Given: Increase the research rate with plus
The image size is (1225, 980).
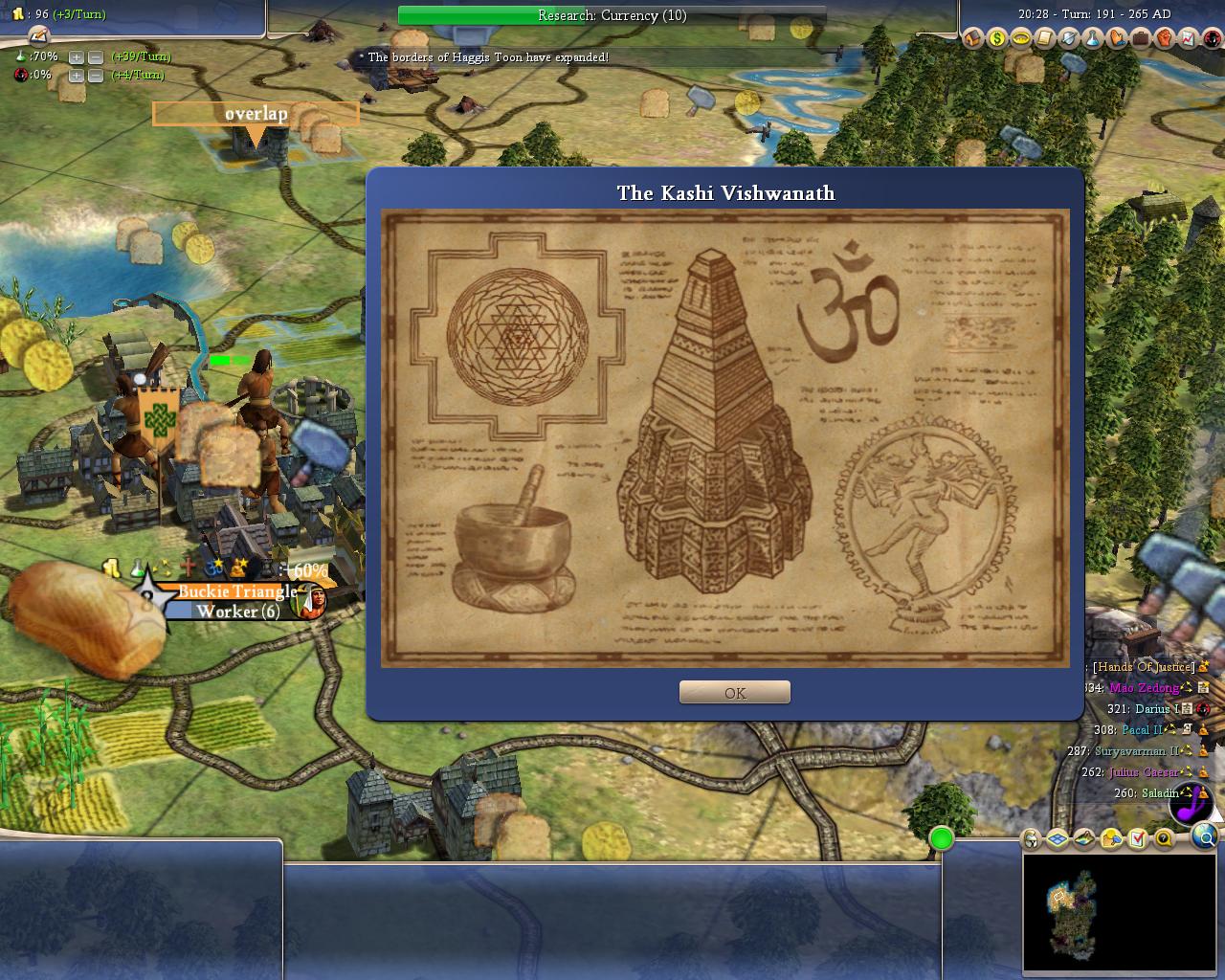Looking at the screenshot, I should coord(77,57).
